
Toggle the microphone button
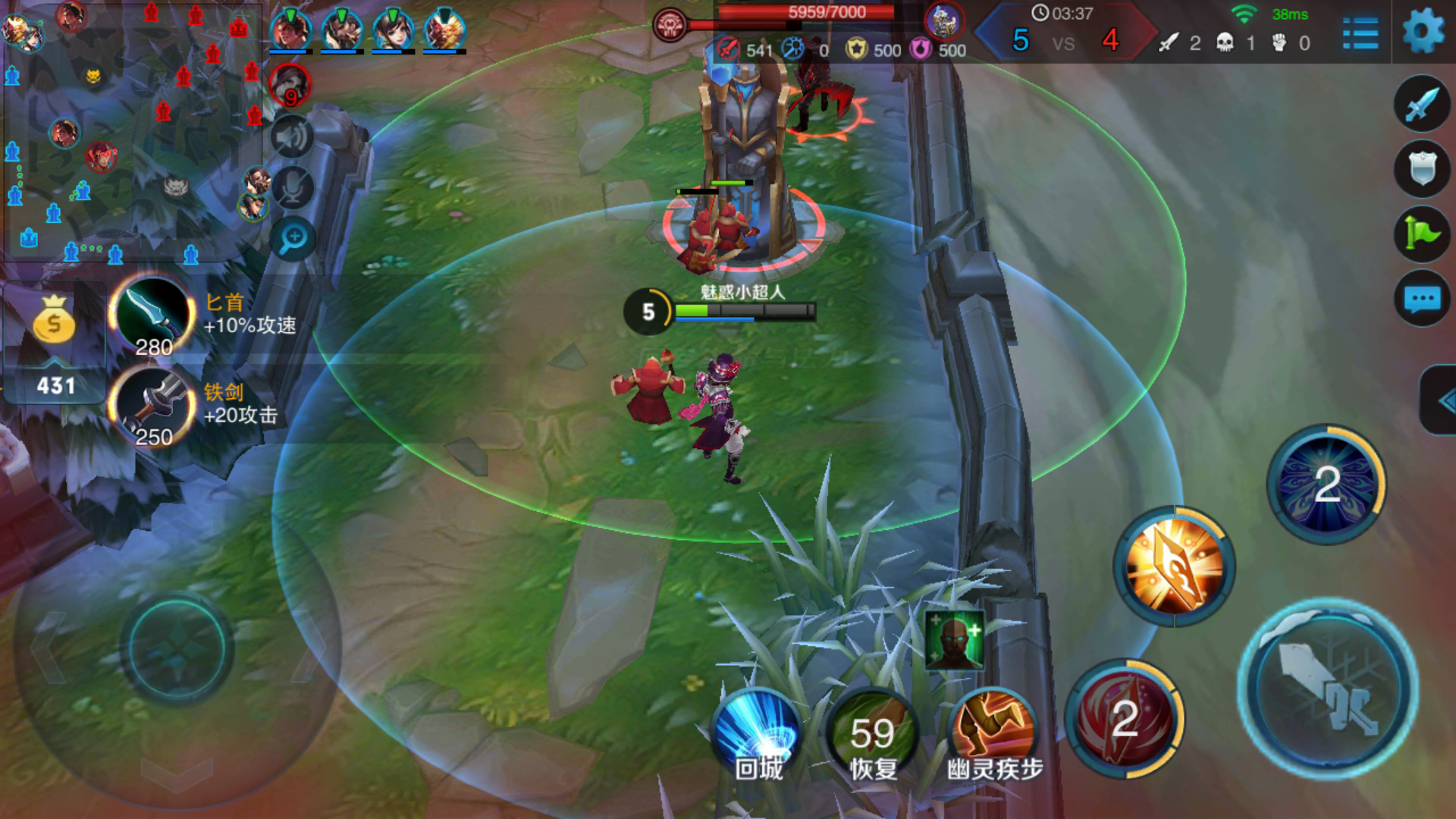[x=293, y=187]
